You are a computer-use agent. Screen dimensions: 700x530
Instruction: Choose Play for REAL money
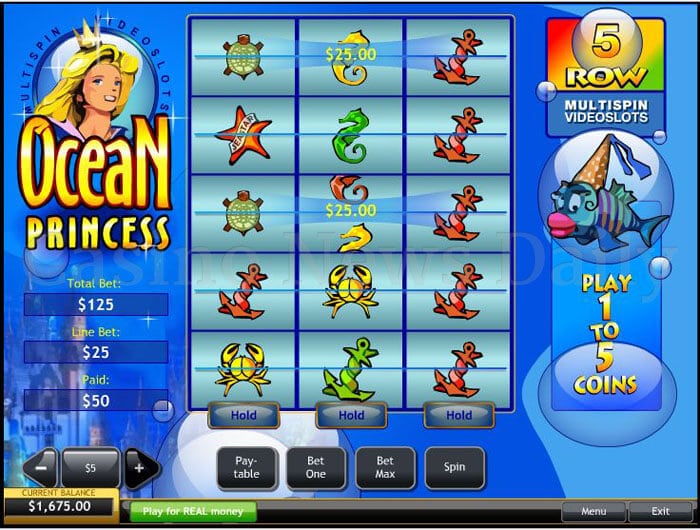point(193,511)
